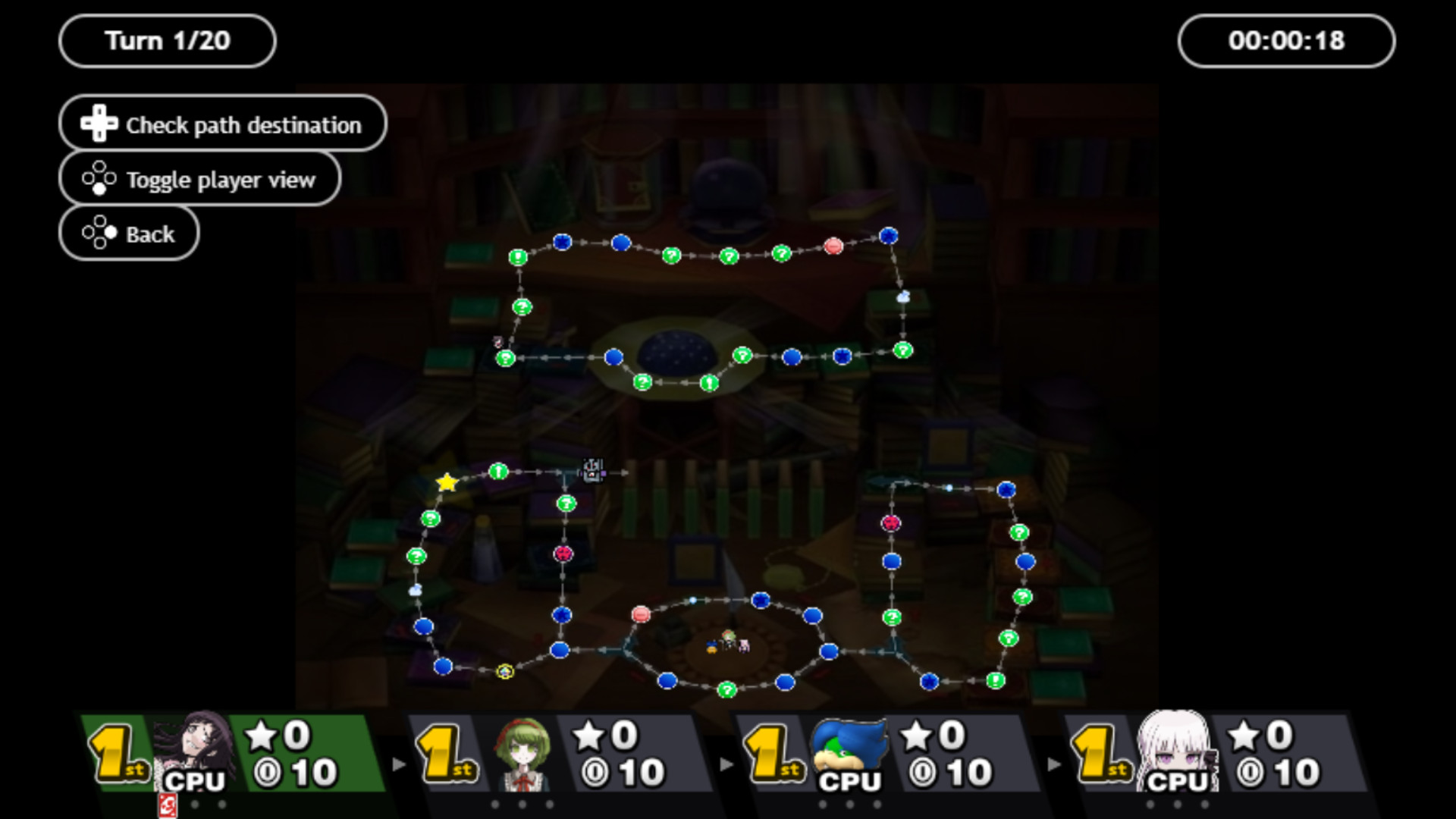Open the Turn 1/20 indicator
Image resolution: width=1456 pixels, height=819 pixels.
[167, 41]
